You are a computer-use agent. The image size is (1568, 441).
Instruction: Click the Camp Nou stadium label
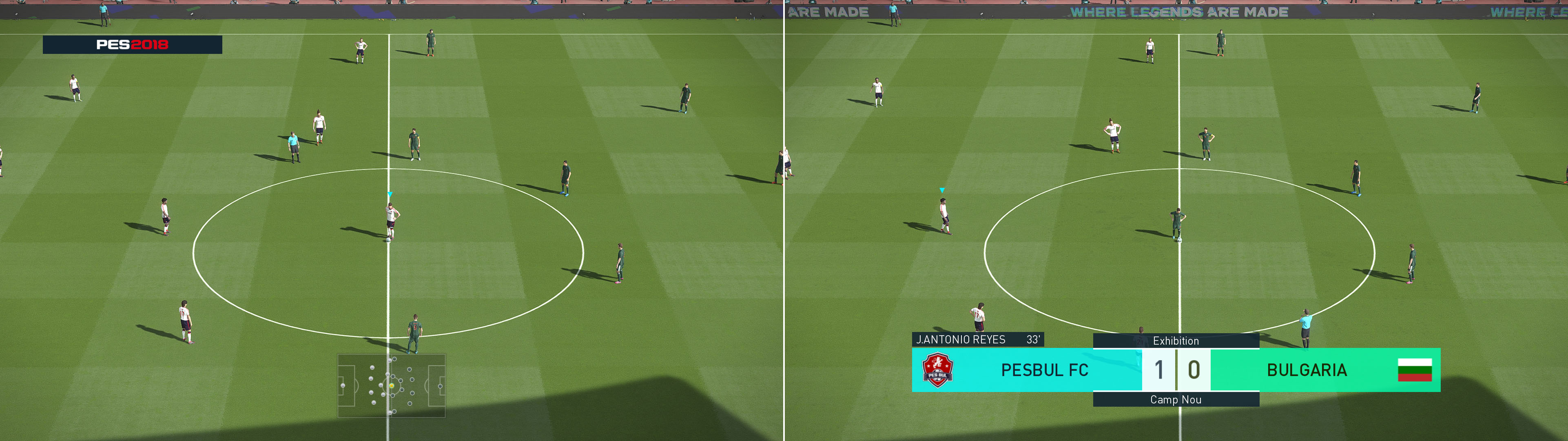(x=1176, y=400)
